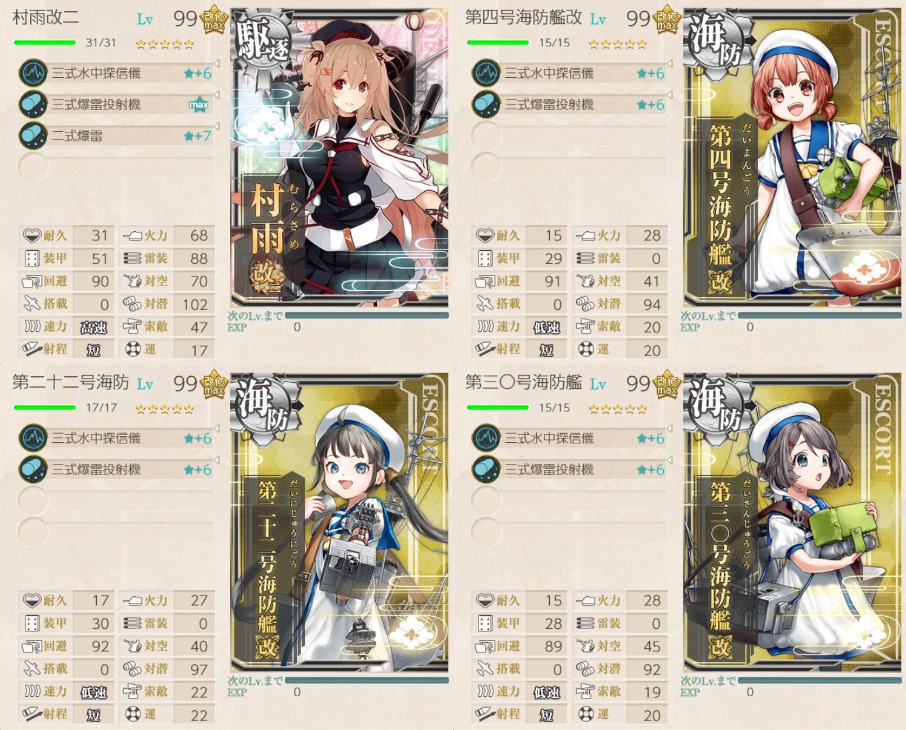Screen dimensions: 906x730
Task: Select the depth charge projector of 第三〇号海防艦
Action: [568, 469]
